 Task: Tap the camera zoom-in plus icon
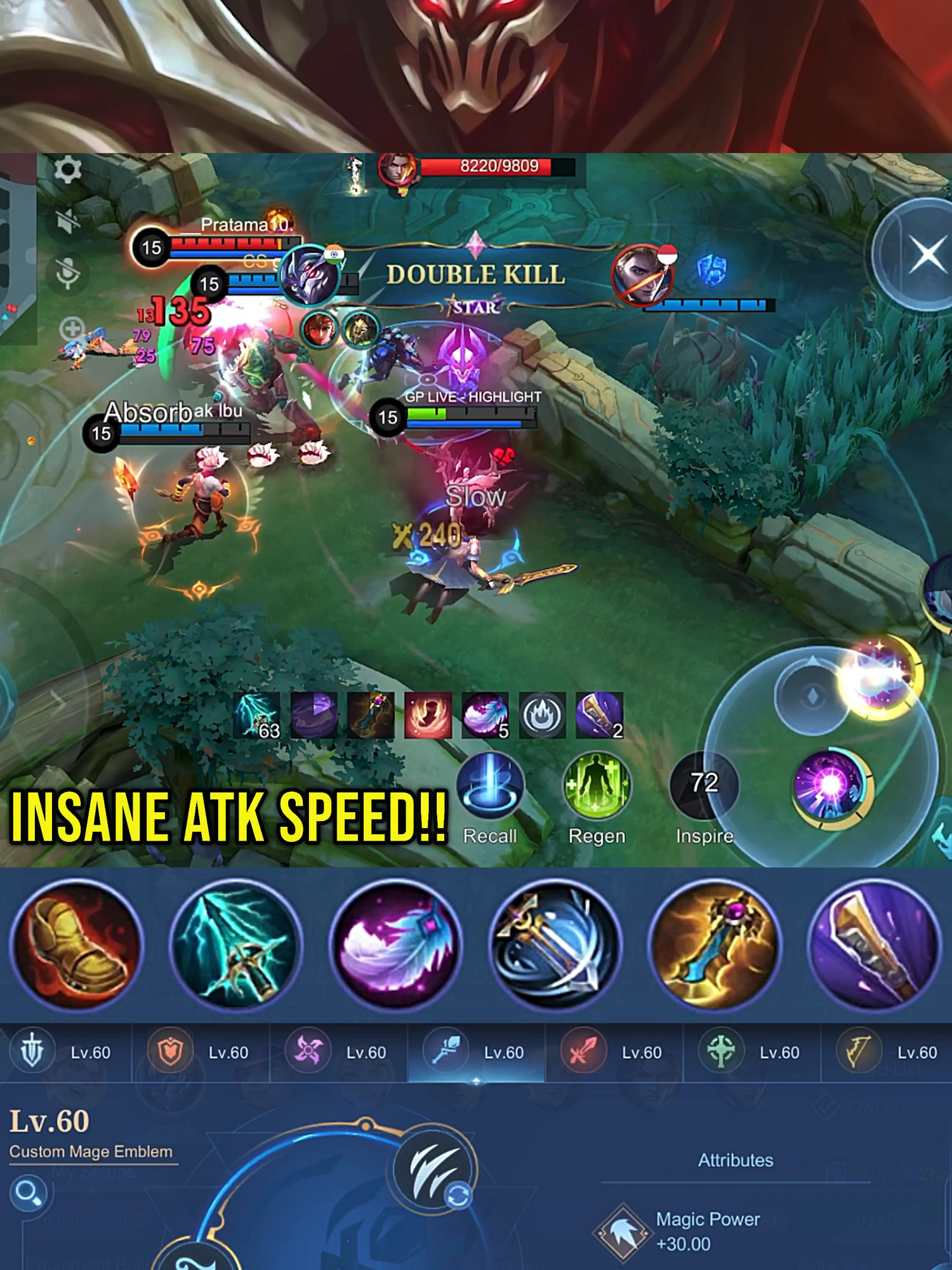click(x=72, y=329)
